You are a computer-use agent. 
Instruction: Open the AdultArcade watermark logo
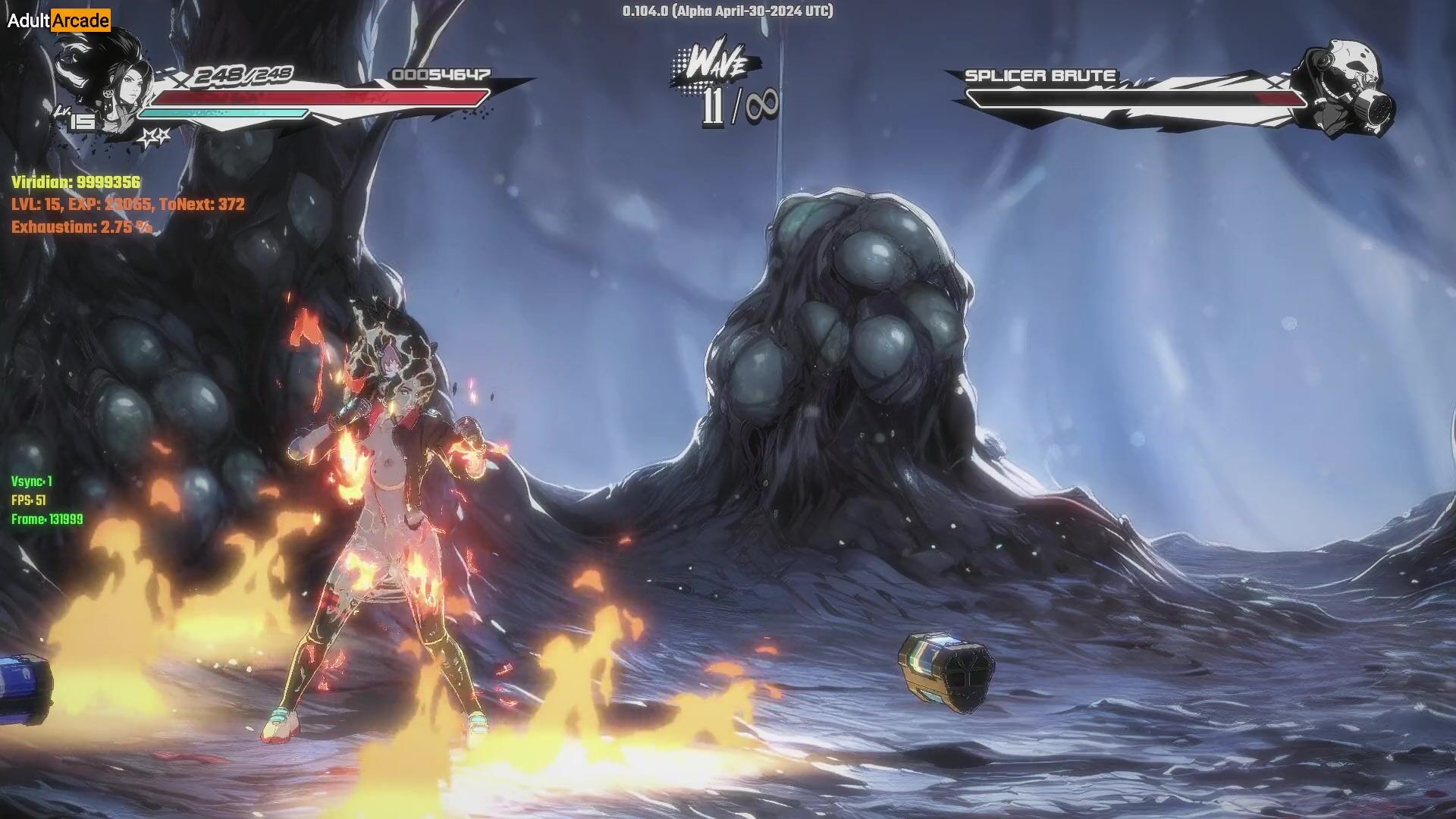58,20
